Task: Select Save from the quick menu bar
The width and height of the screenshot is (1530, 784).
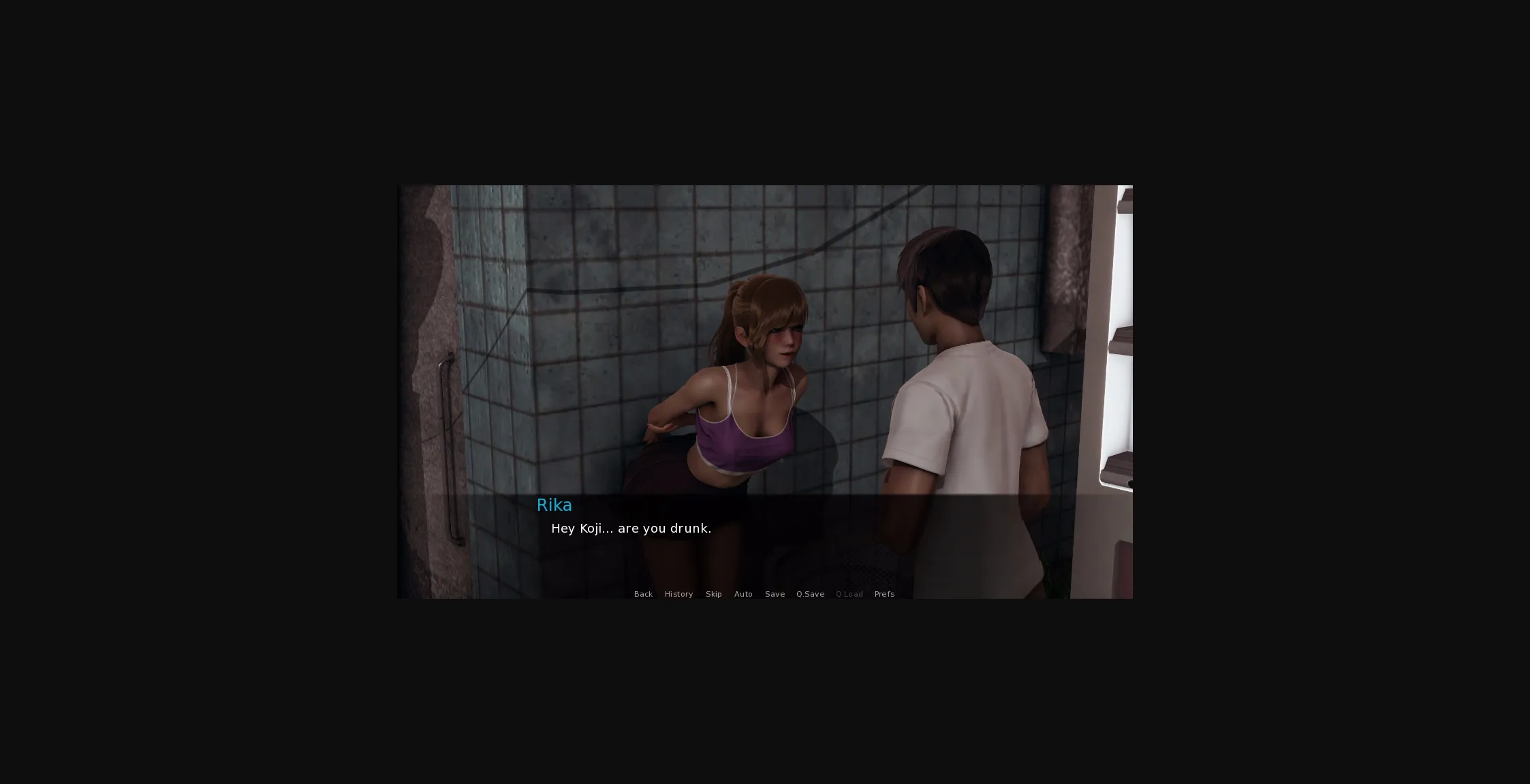Action: click(x=775, y=594)
